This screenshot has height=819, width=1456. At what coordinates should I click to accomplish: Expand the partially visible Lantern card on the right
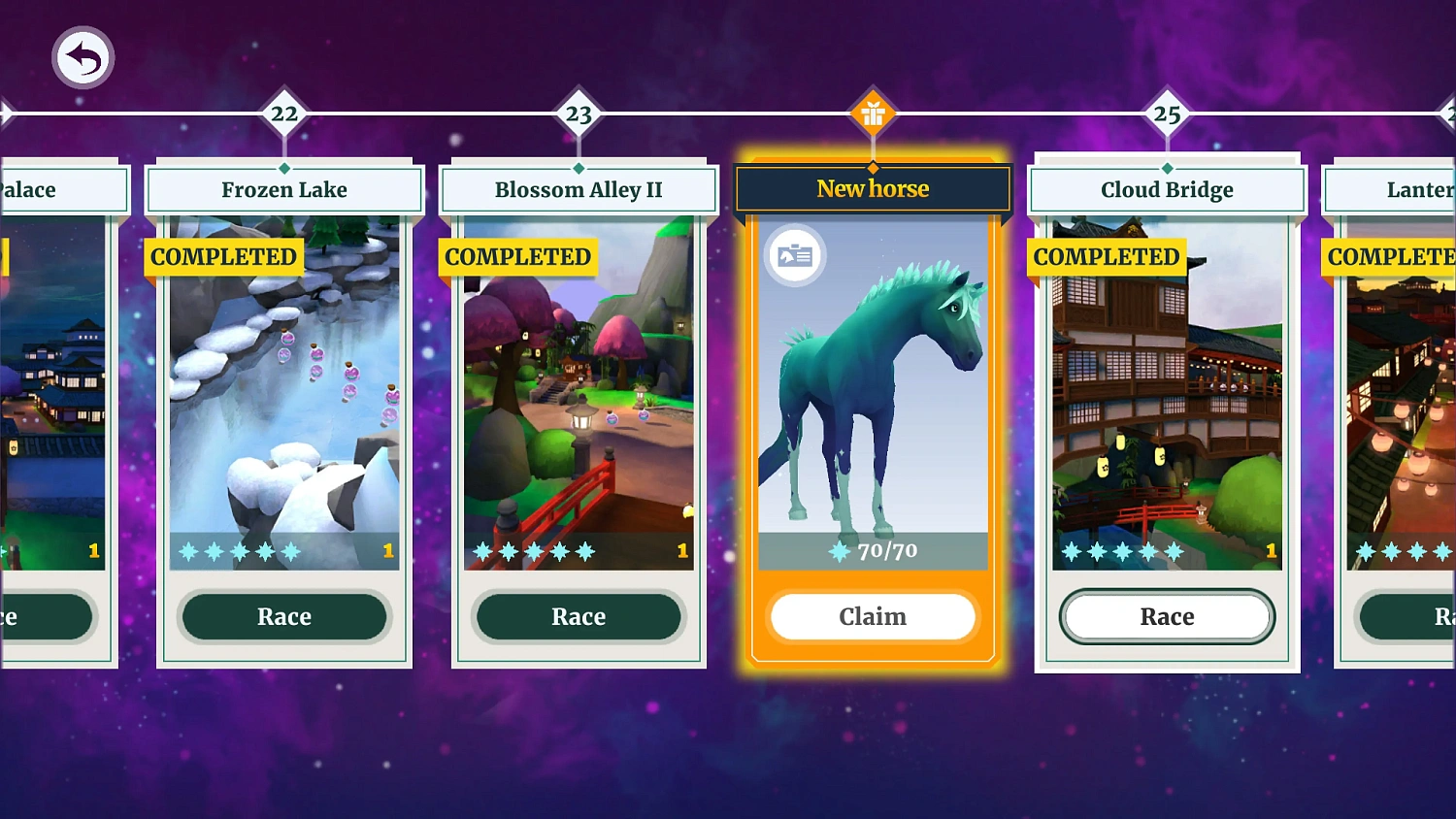point(1398,408)
